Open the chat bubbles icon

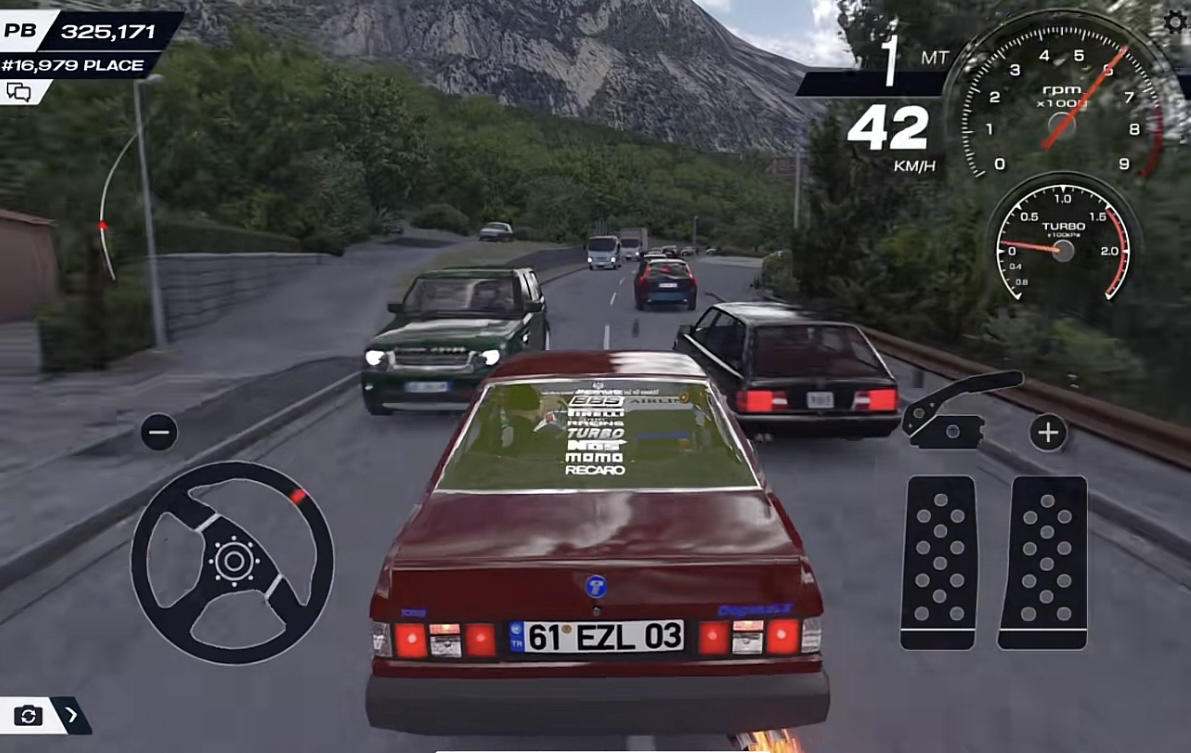coord(19,92)
